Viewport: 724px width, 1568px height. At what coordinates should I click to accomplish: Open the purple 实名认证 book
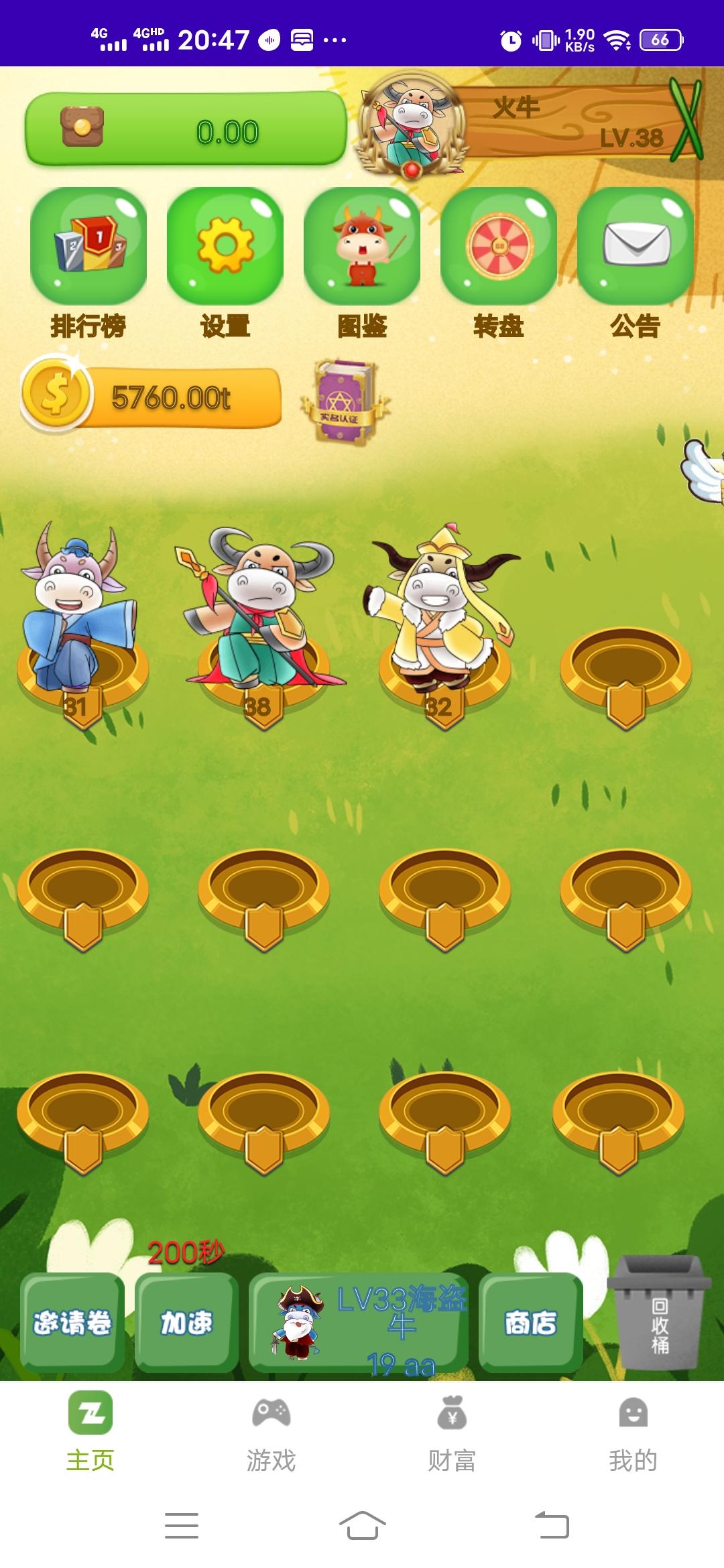(343, 402)
